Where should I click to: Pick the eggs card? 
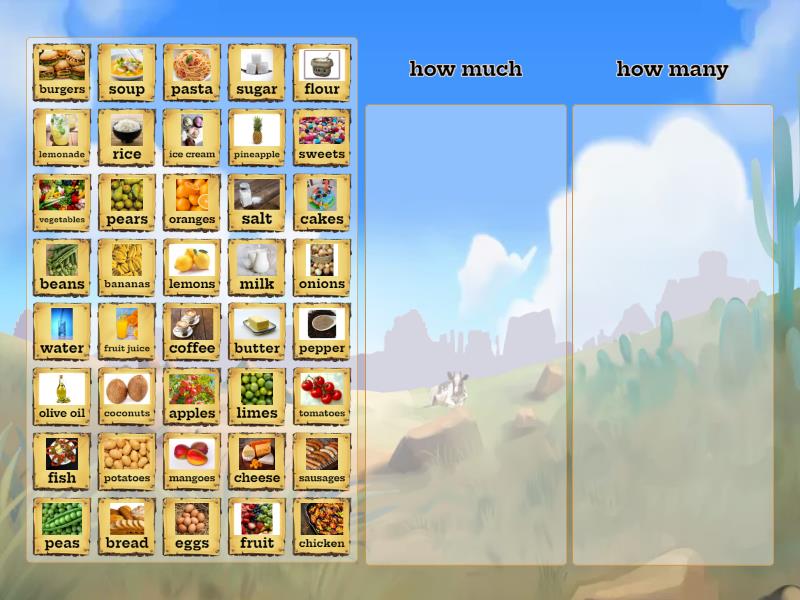pyautogui.click(x=192, y=526)
